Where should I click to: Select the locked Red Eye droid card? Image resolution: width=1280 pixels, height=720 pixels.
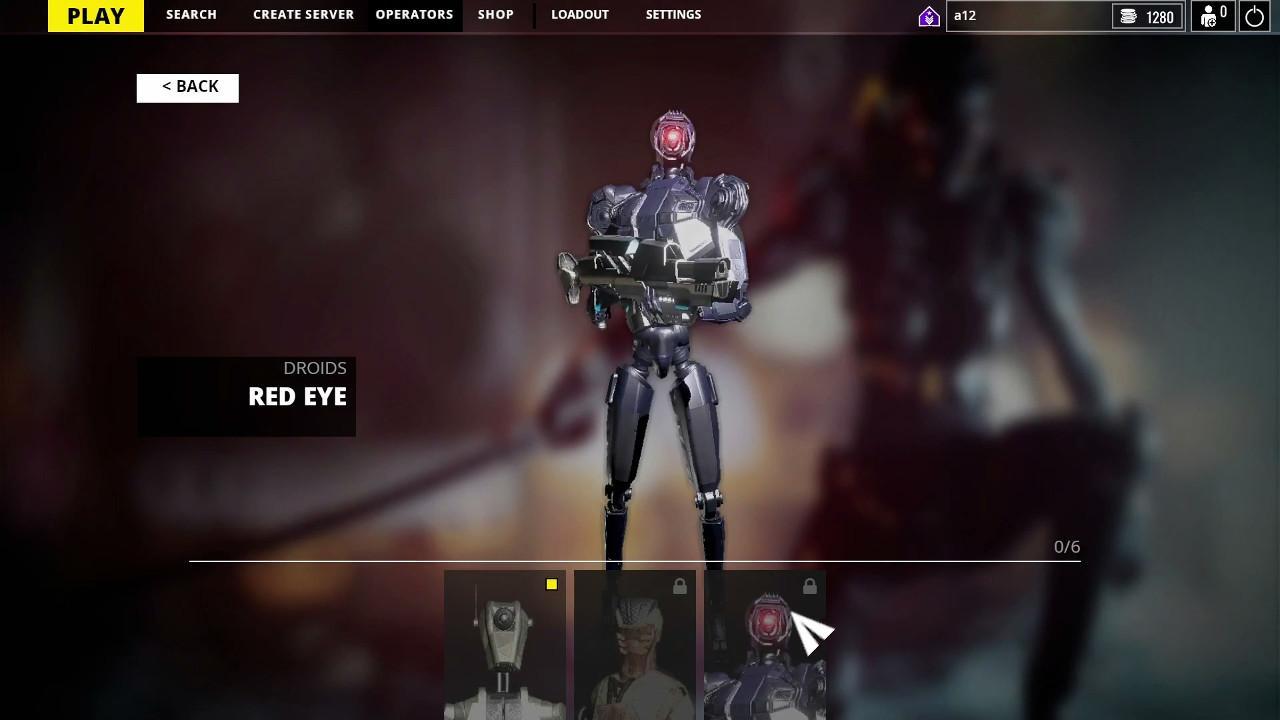point(765,645)
